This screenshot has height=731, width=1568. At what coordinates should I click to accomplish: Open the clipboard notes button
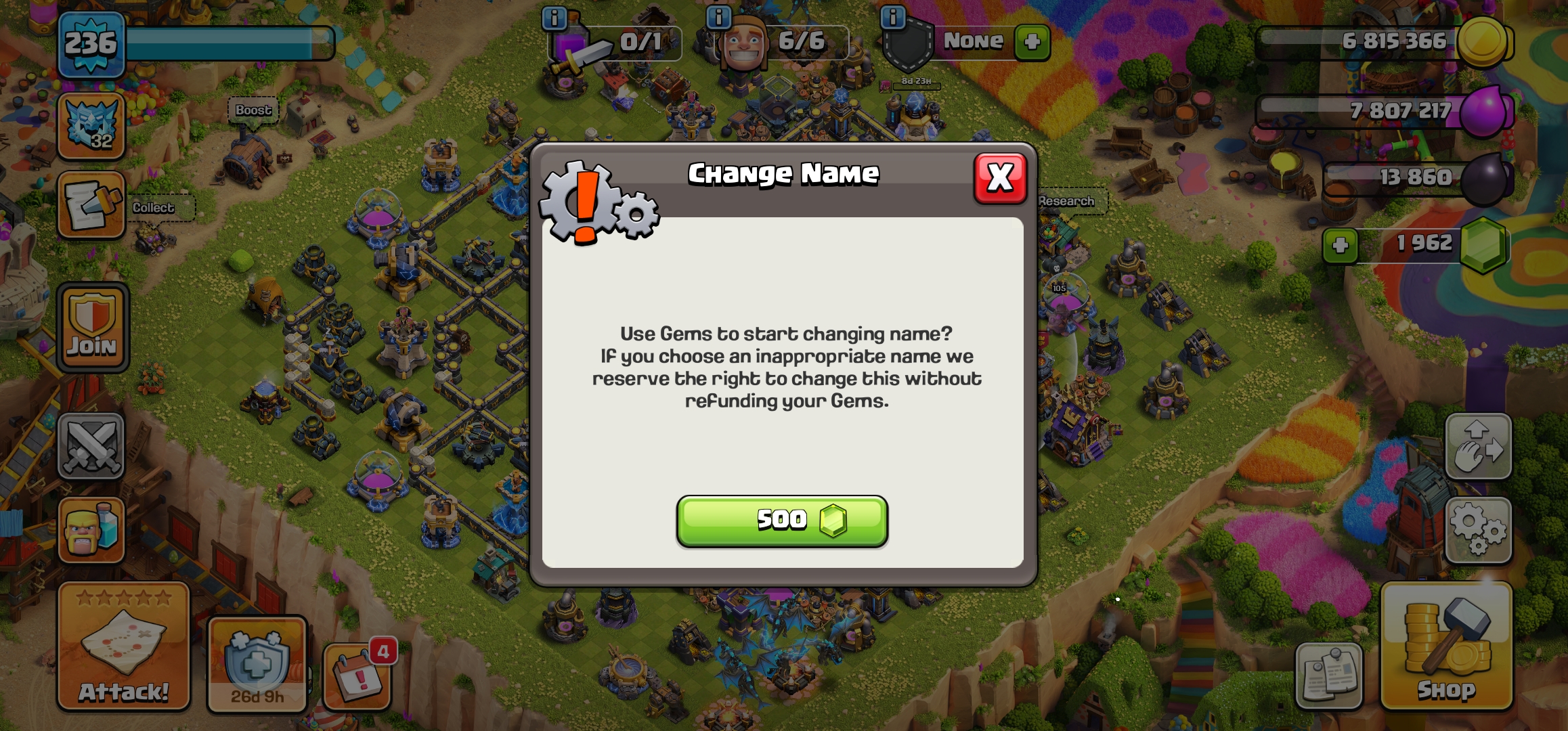pyautogui.click(x=1328, y=675)
